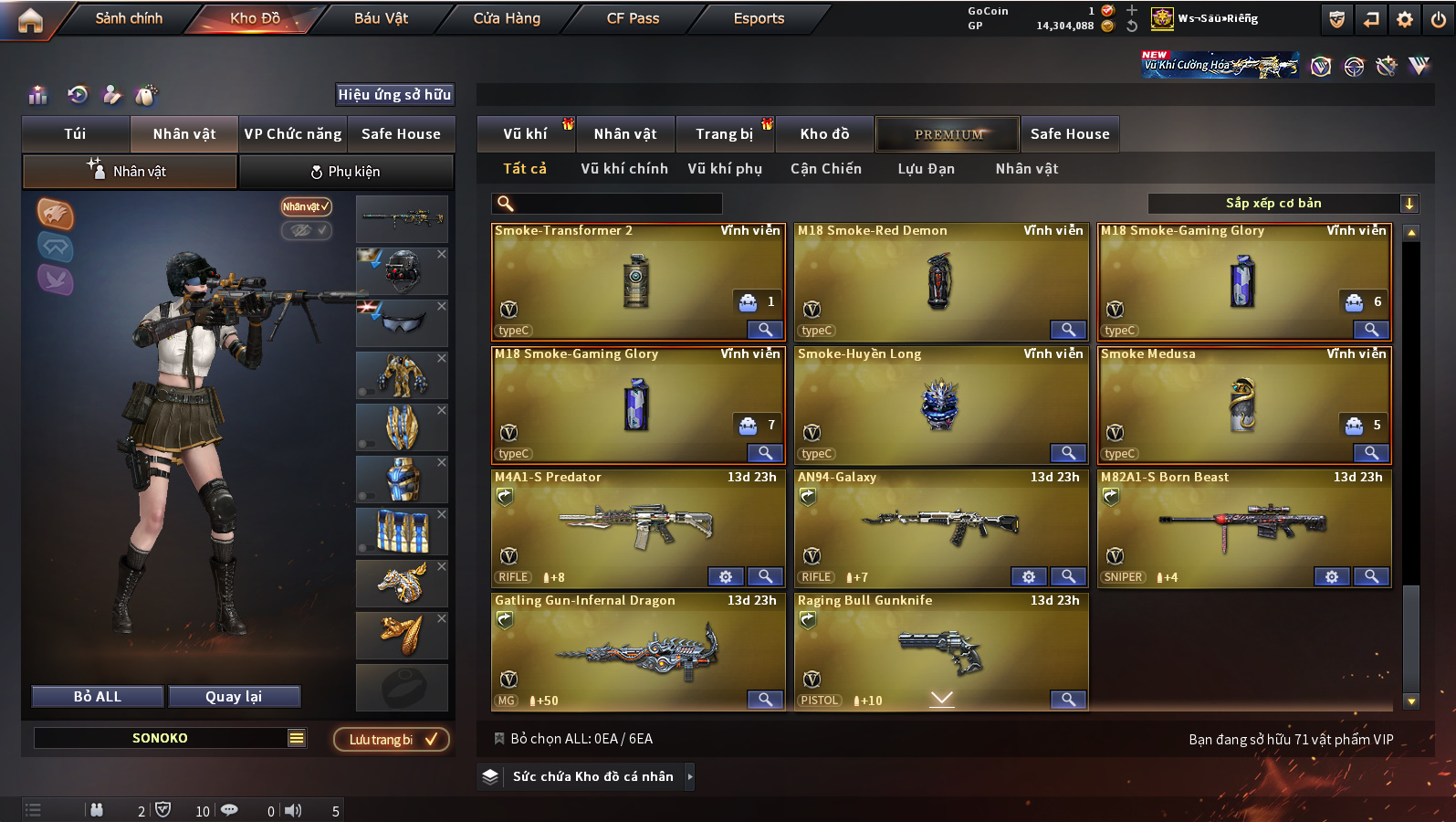Choose the Gatling Gun-Infernal Dragon item
Image resolution: width=1456 pixels, height=822 pixels.
[637, 651]
